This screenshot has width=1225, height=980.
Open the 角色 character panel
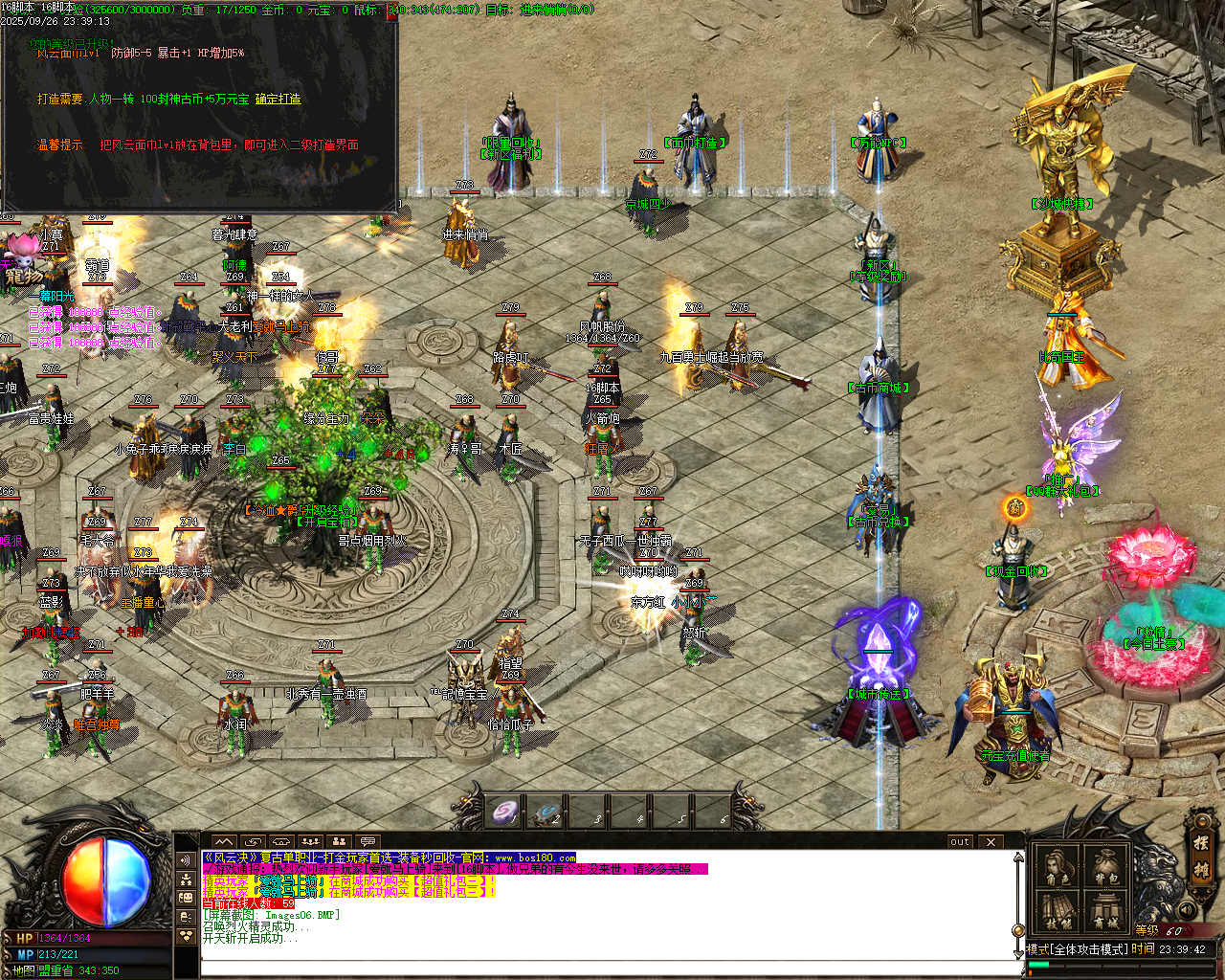(x=1057, y=866)
